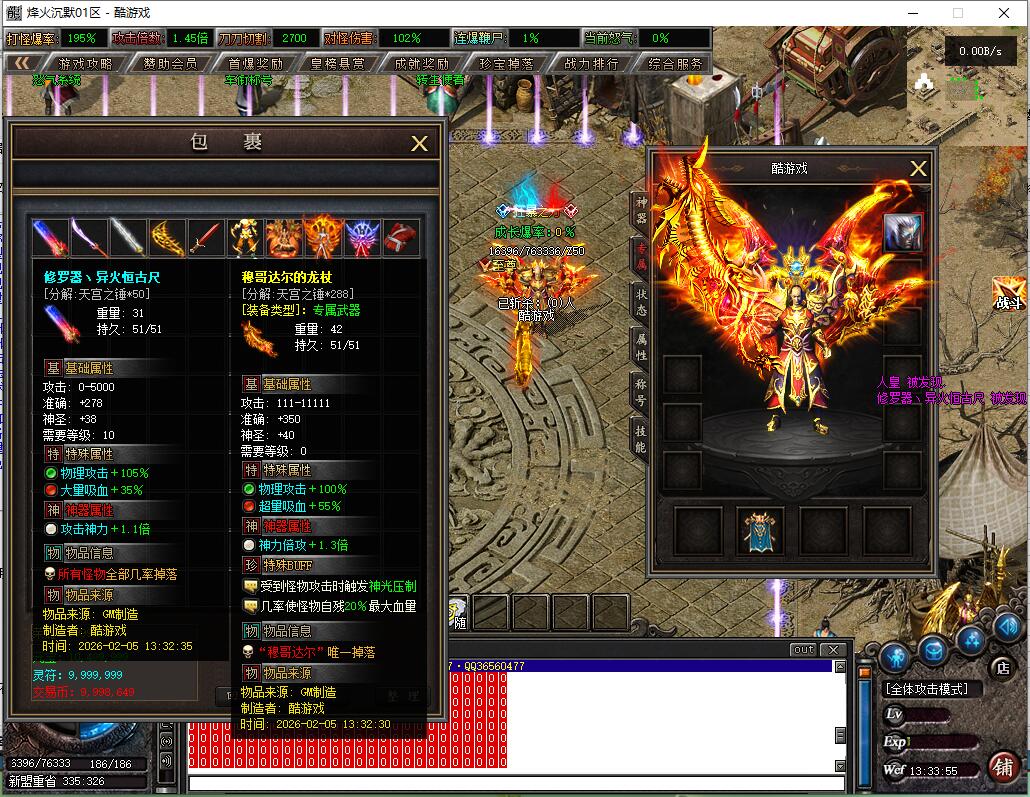This screenshot has width=1030, height=797.
Task: Open the 赞助会员 sponsor membership menu
Action: [170, 63]
